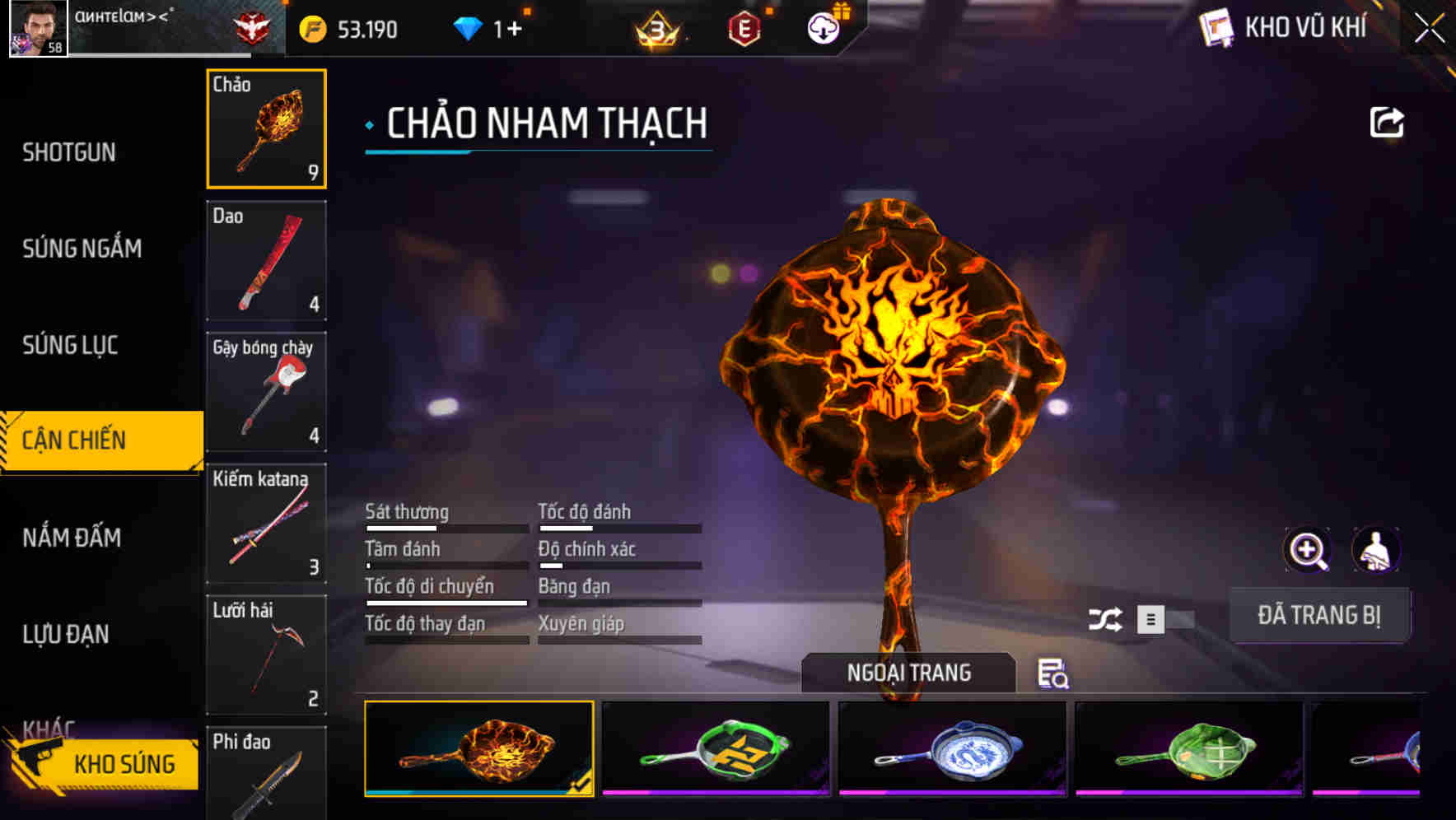The image size is (1456, 820).
Task: Select the blue dragon pan skin thumbnail
Action: tap(955, 749)
